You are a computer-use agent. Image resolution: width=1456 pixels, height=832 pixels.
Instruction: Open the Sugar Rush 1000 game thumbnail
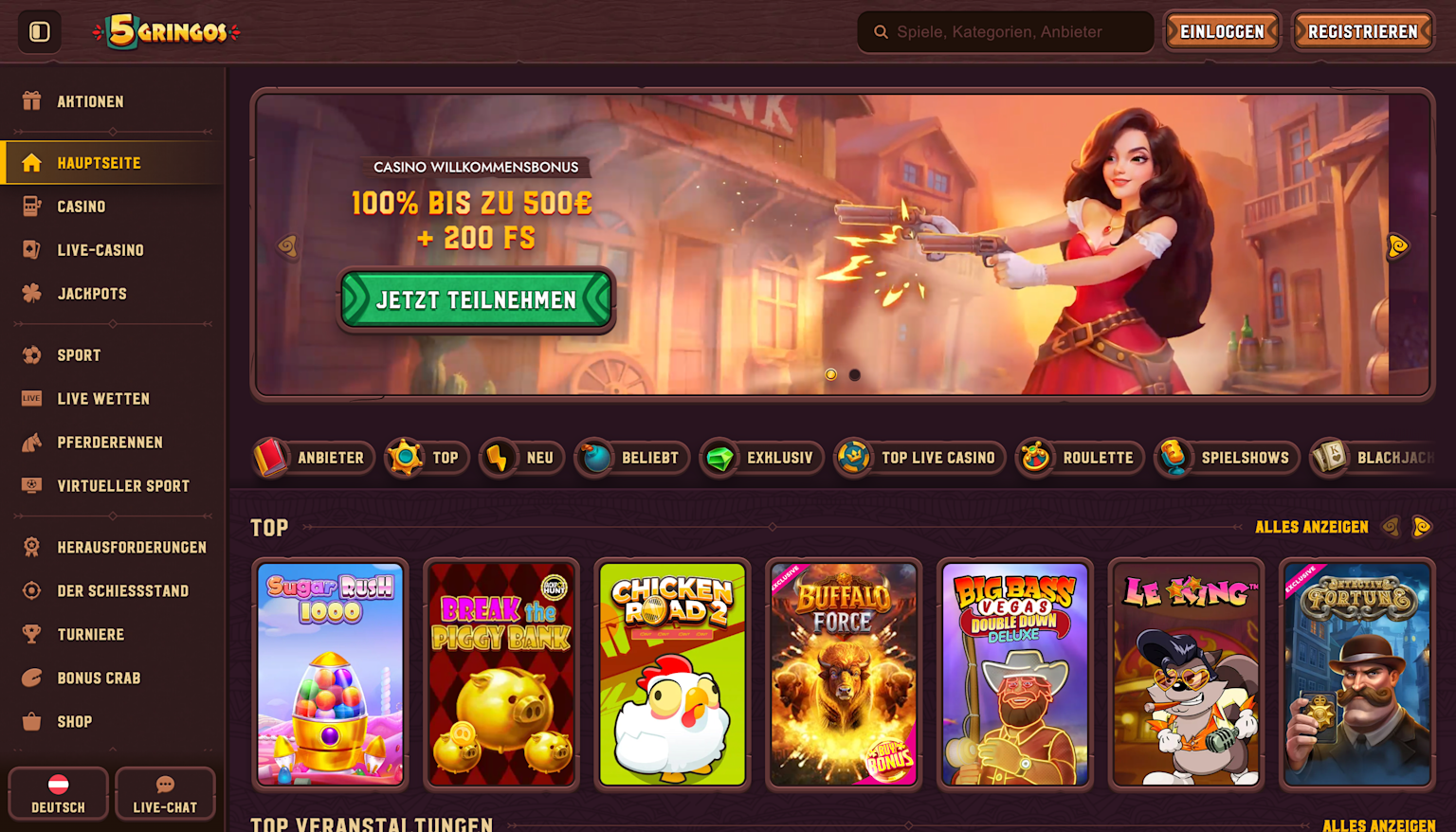click(x=329, y=674)
